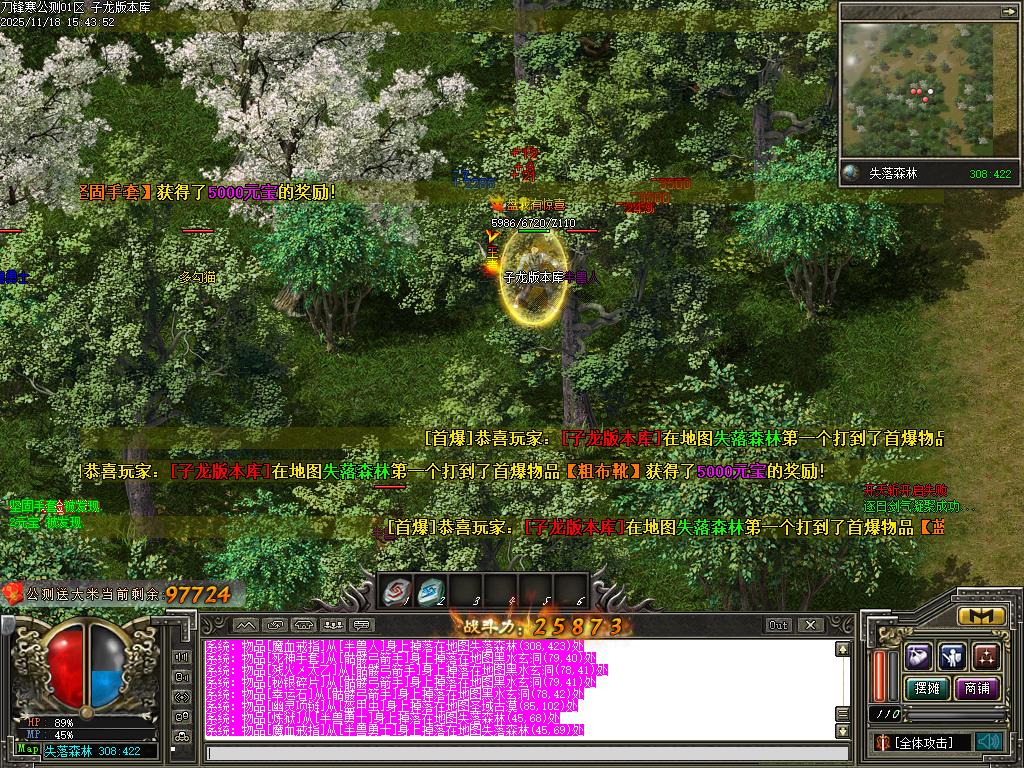Select the speech-bubble chat channel tab

pyautogui.click(x=360, y=625)
